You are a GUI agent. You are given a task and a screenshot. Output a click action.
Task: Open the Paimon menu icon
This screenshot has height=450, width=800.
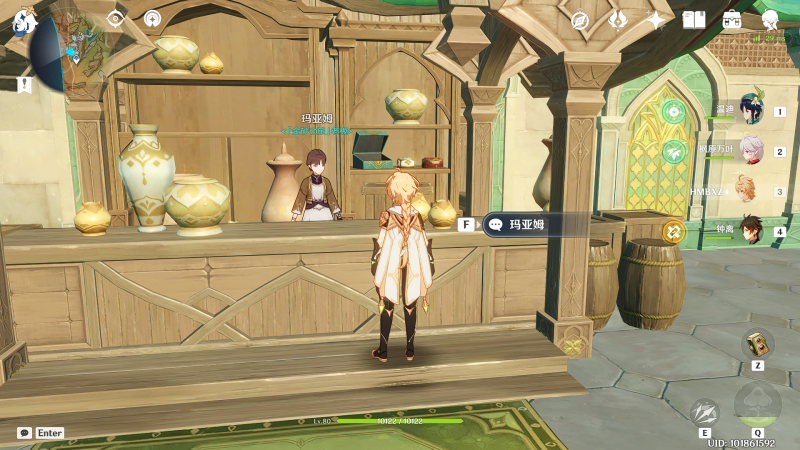(x=24, y=19)
